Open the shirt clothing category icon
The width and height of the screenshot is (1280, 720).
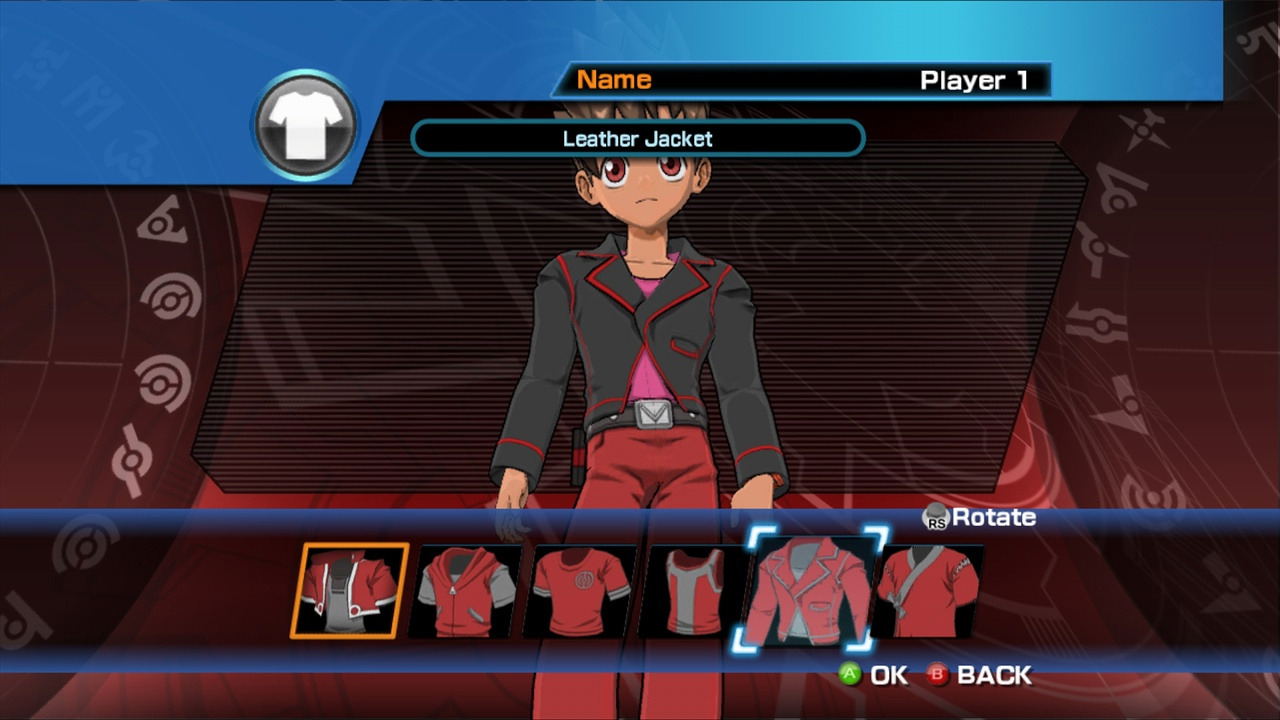pos(306,126)
